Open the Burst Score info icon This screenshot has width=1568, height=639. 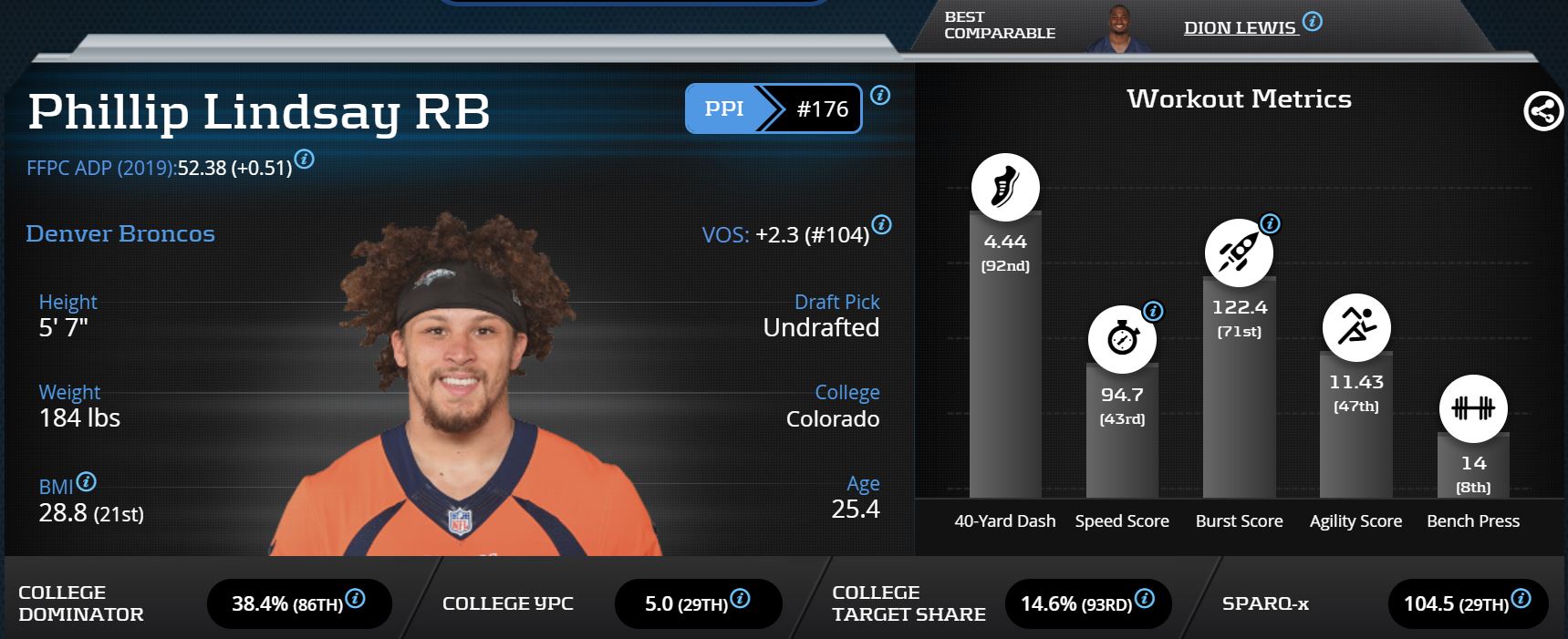click(1270, 223)
